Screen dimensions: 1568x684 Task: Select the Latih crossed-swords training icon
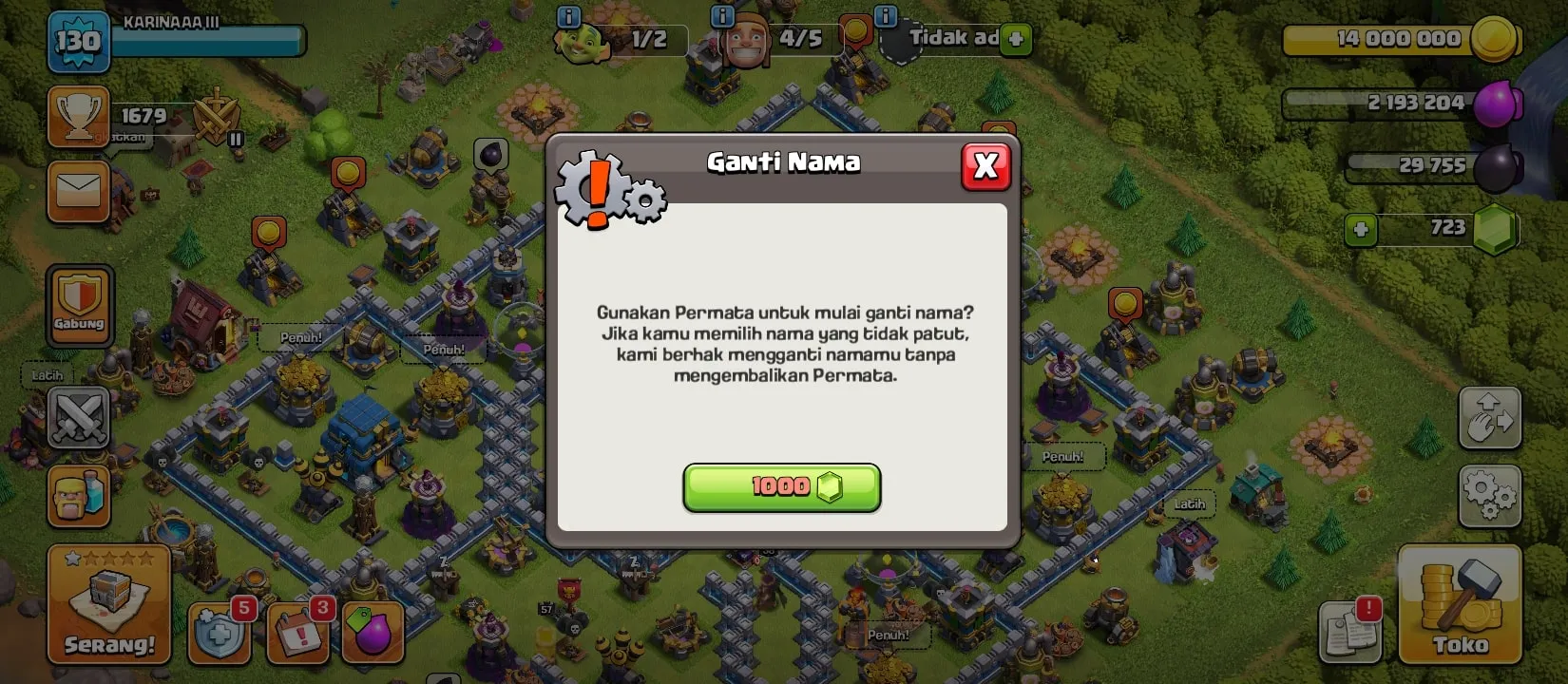click(x=80, y=418)
